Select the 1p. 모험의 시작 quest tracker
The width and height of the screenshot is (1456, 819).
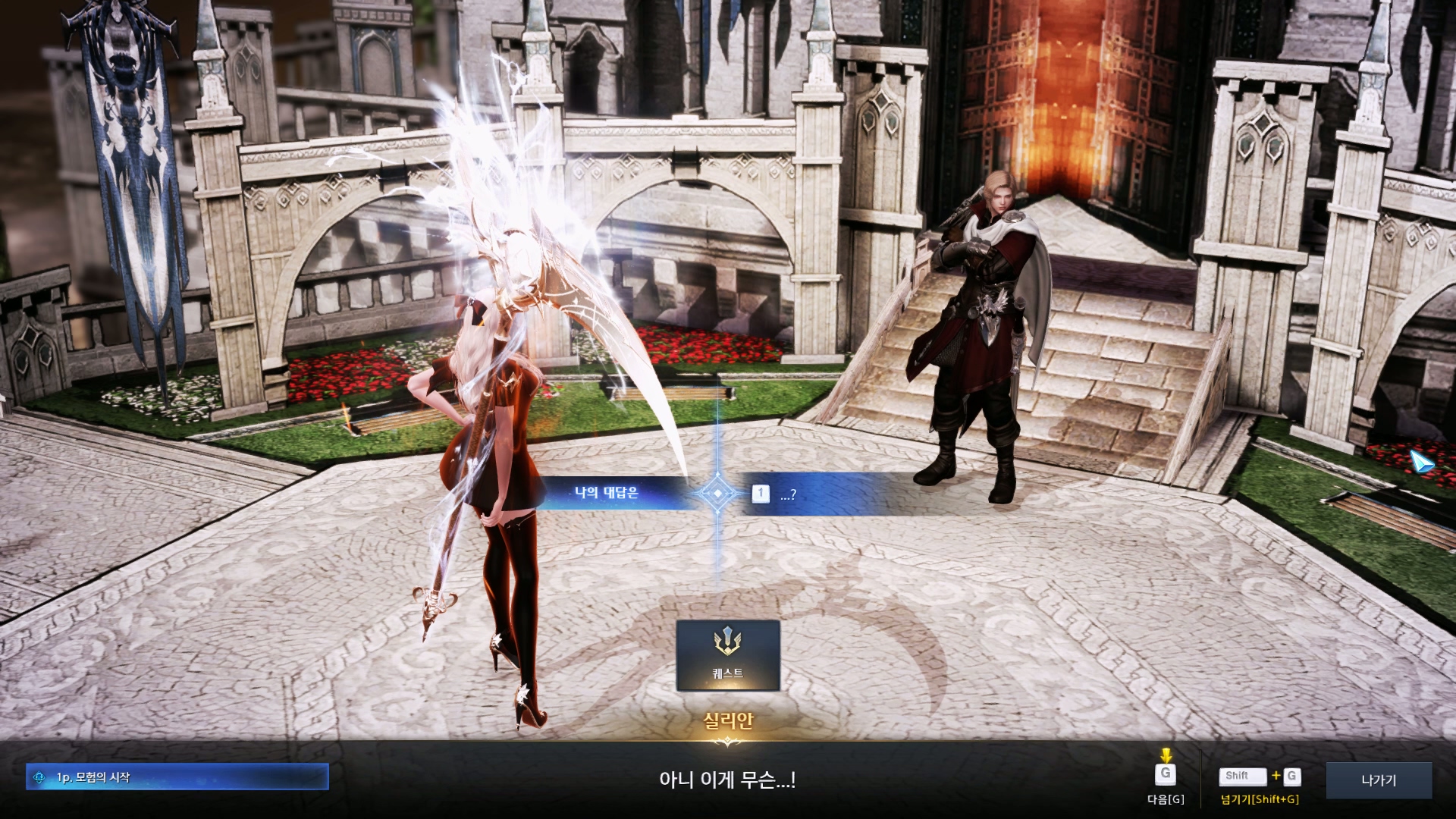pos(177,777)
